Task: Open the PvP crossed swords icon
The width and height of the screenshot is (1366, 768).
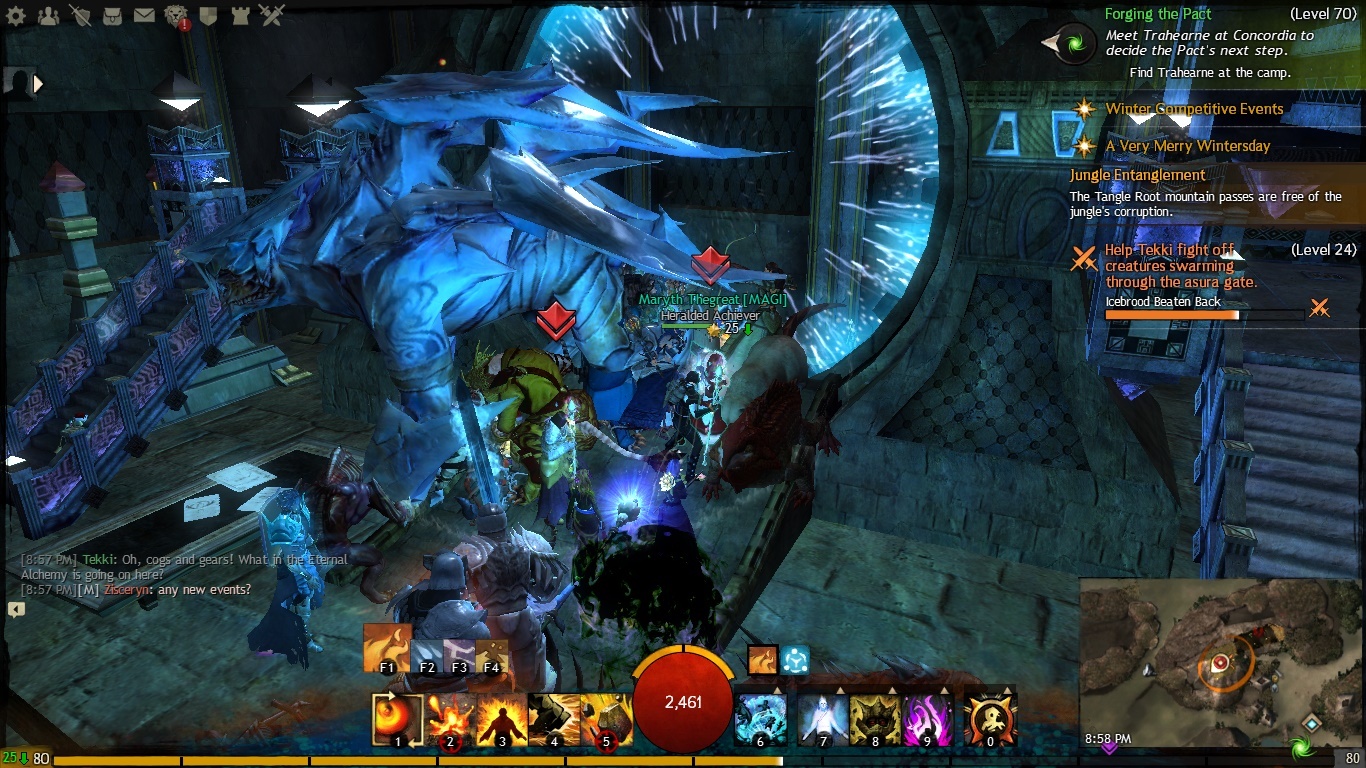Action: 271,15
